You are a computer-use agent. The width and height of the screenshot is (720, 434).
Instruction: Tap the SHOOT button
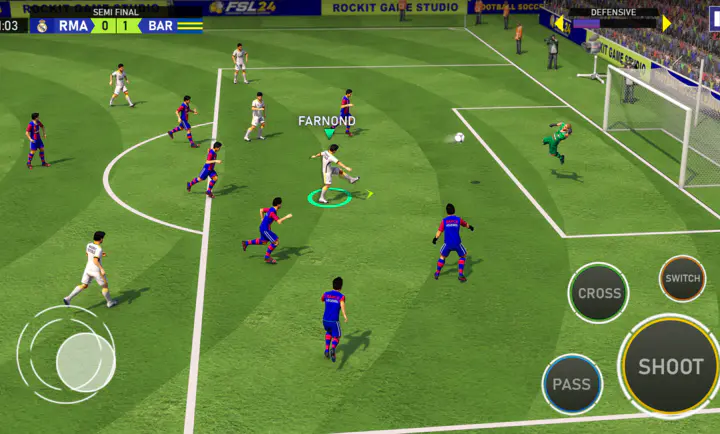click(x=670, y=366)
